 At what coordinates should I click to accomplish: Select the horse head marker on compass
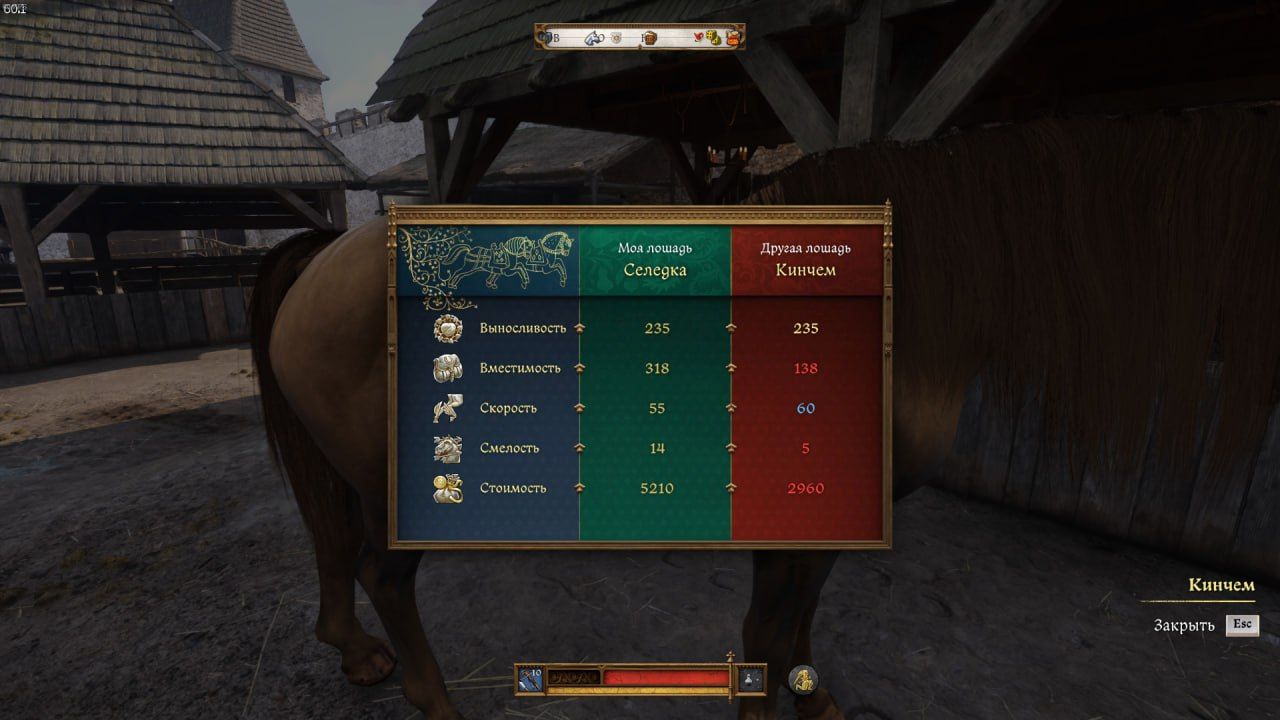tap(594, 38)
